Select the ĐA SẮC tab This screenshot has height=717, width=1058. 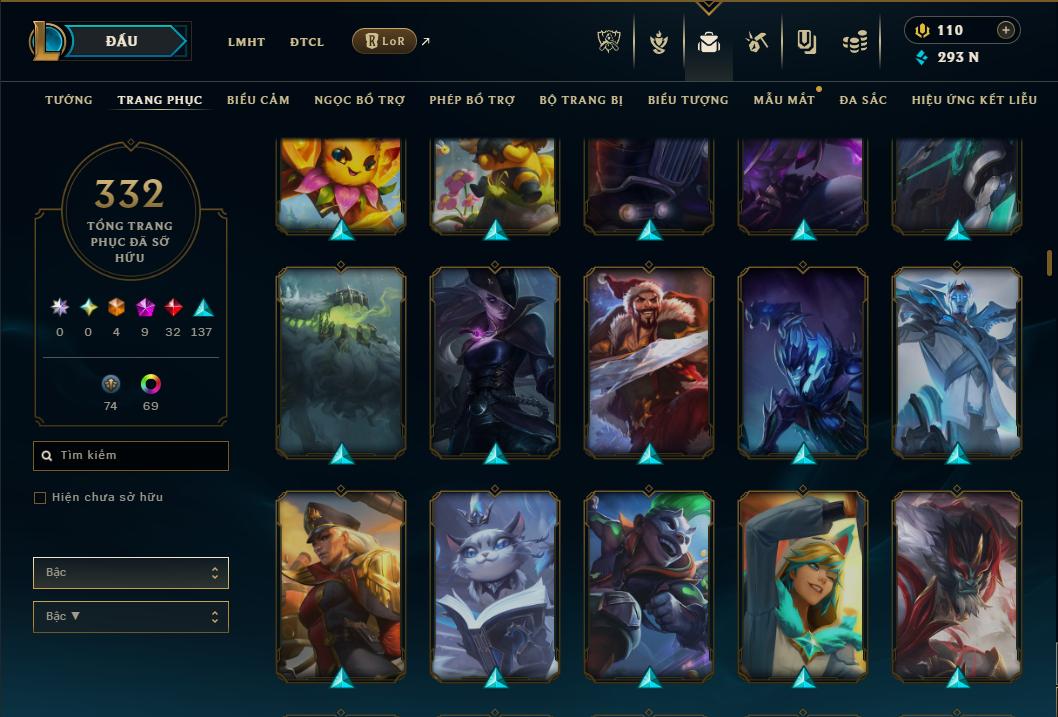click(863, 100)
